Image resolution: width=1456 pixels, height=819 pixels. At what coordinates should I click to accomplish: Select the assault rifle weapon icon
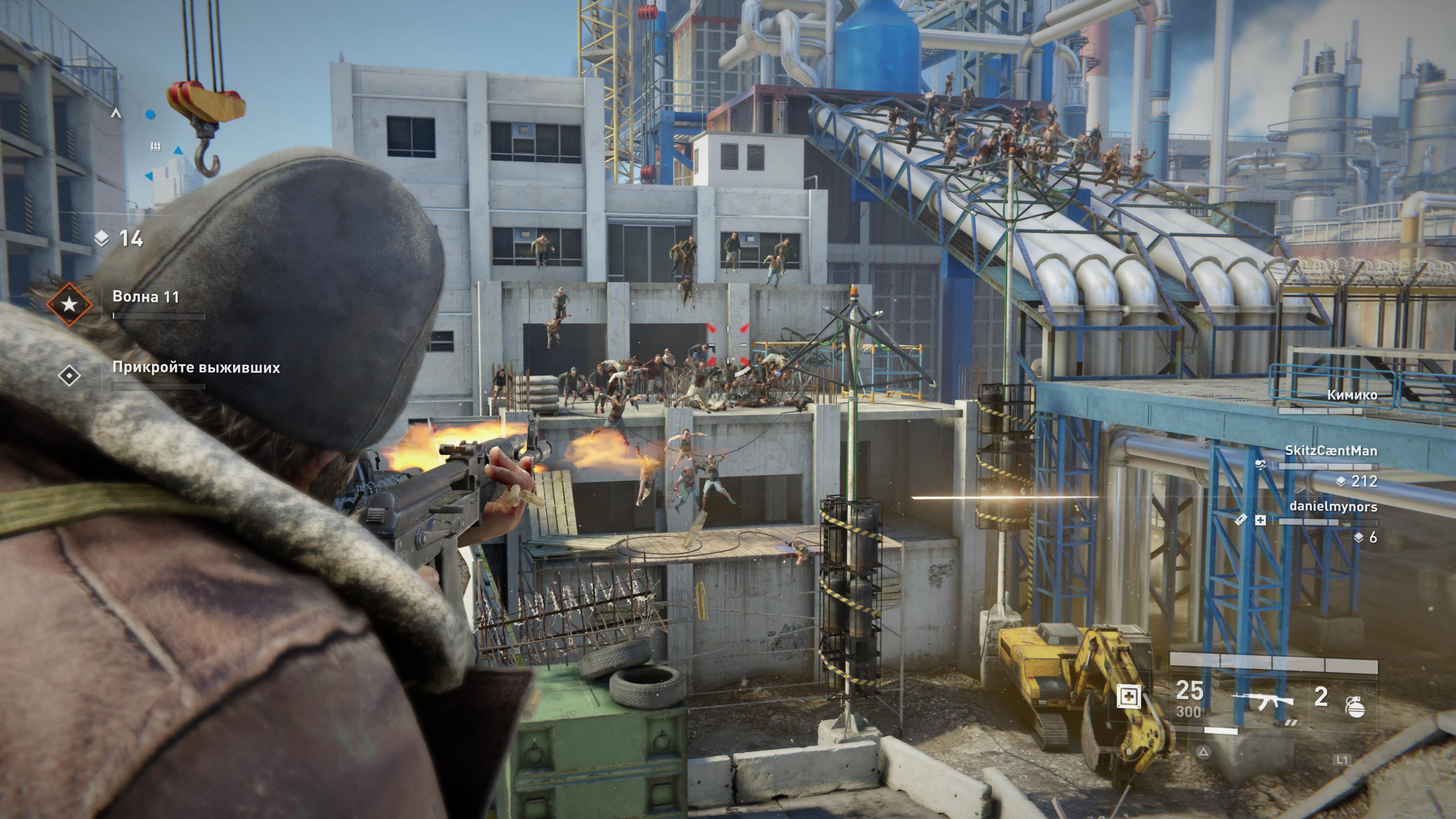[x=1263, y=701]
